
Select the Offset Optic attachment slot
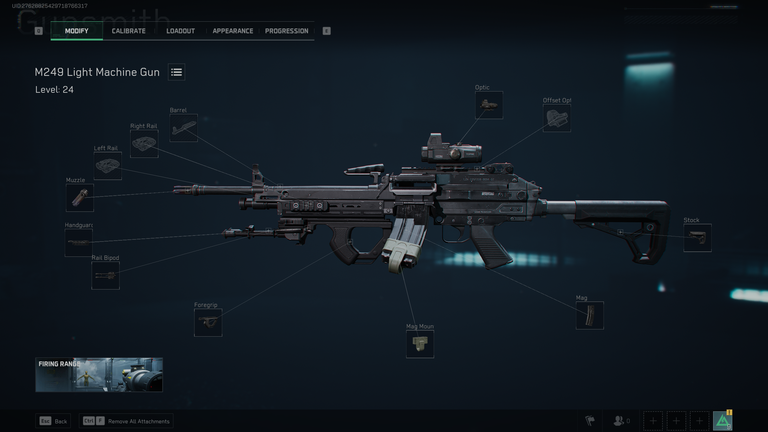pos(558,119)
